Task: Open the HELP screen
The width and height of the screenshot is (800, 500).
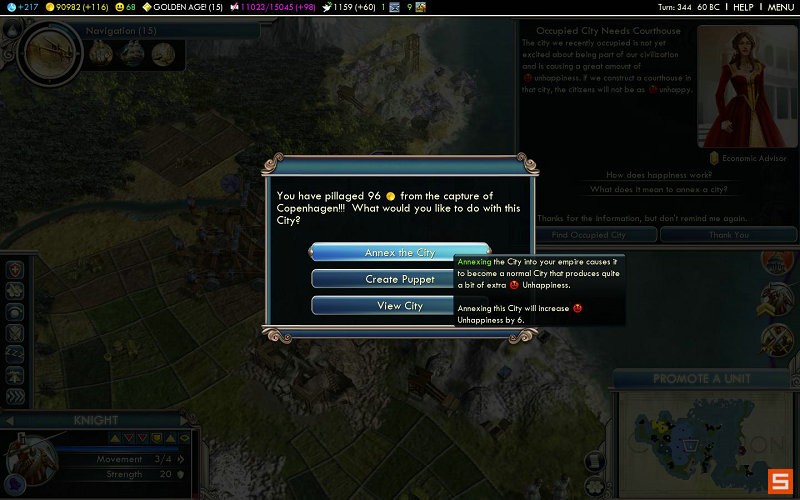Action: [743, 7]
